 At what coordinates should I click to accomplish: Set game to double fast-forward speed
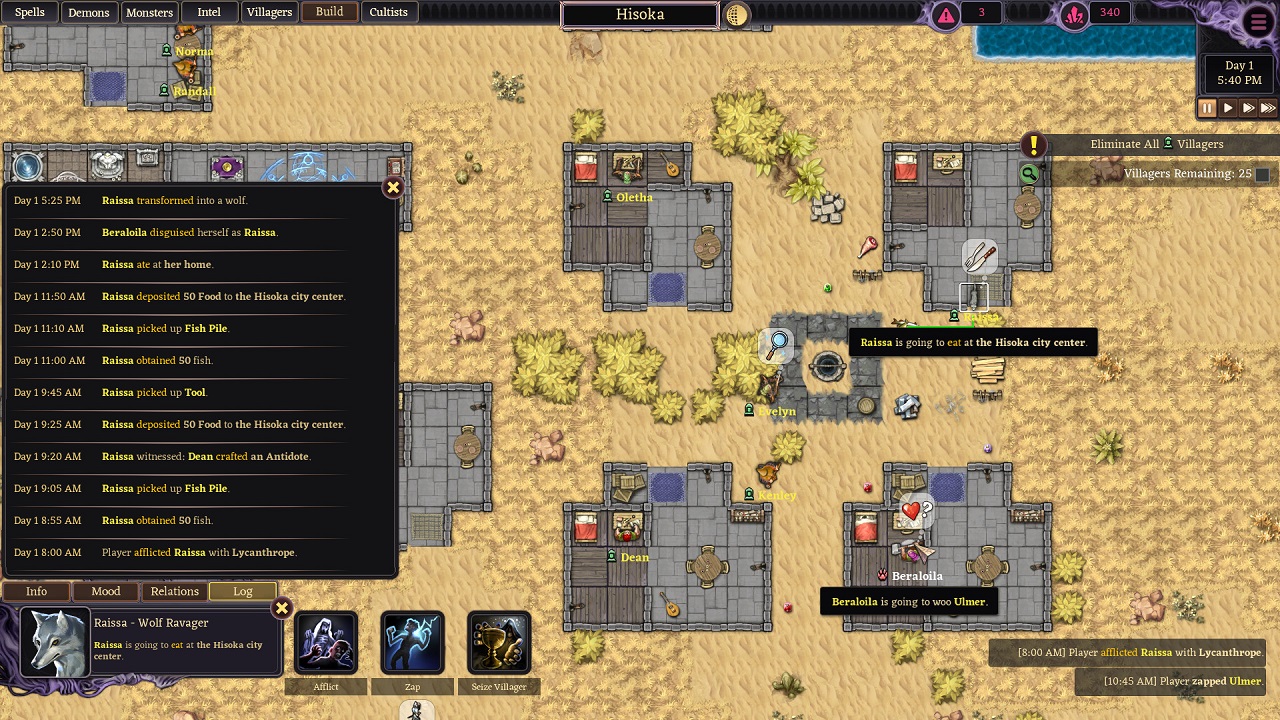(1249, 108)
